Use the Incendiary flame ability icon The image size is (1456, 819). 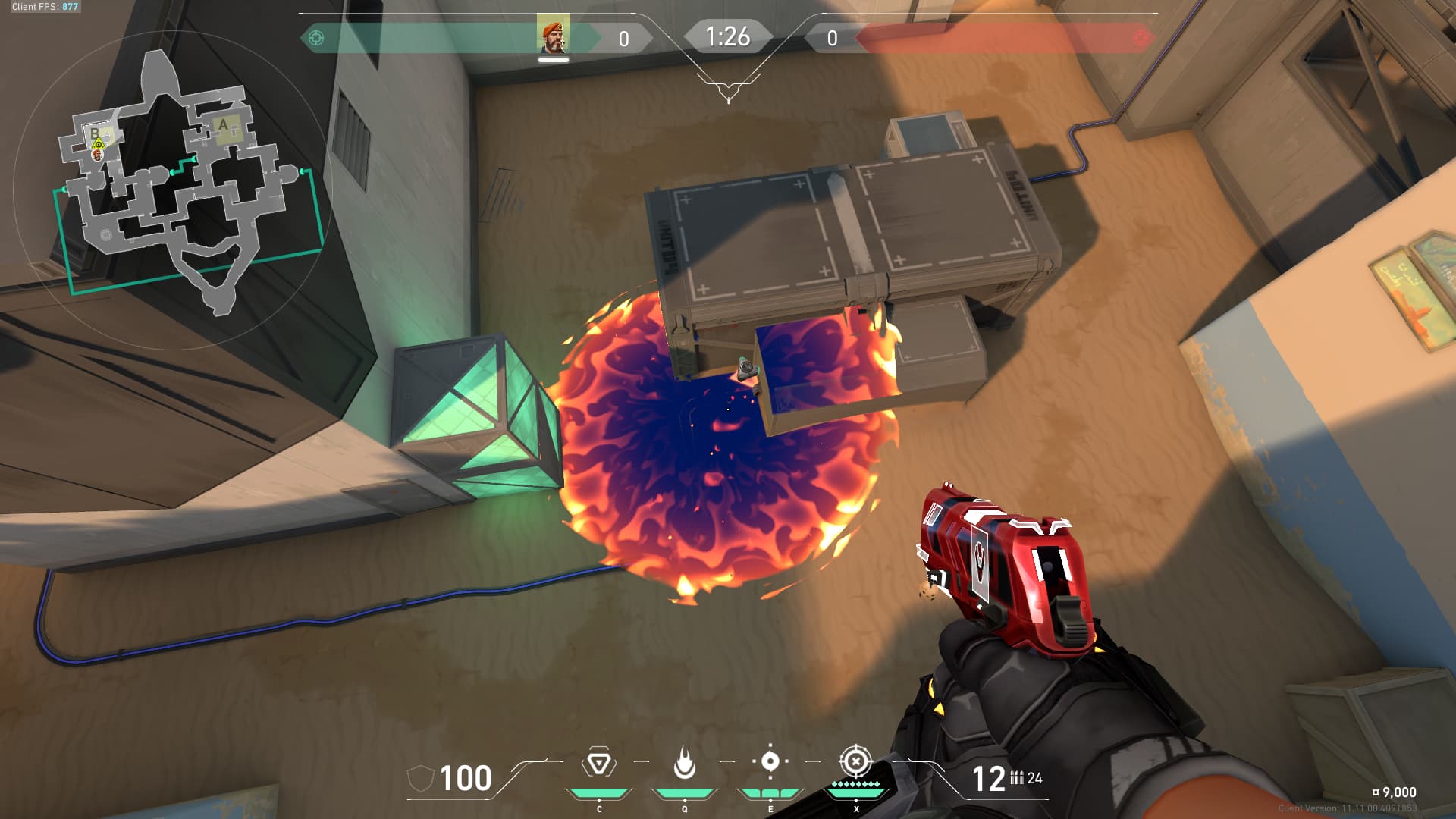(x=684, y=763)
